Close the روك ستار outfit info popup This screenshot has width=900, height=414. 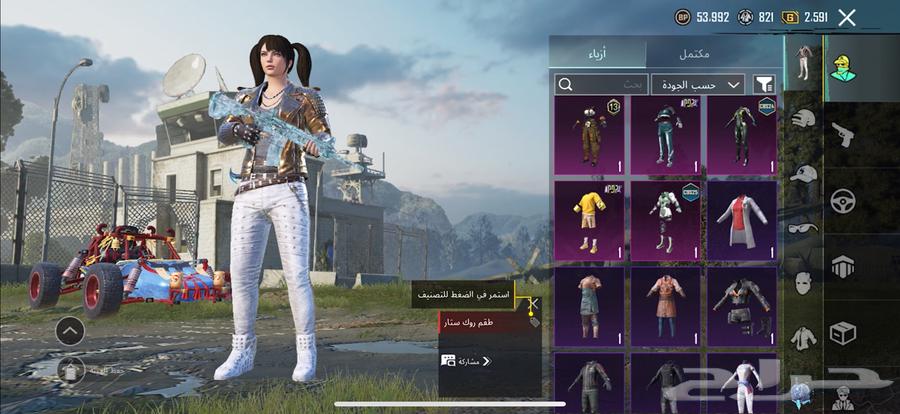click(534, 301)
